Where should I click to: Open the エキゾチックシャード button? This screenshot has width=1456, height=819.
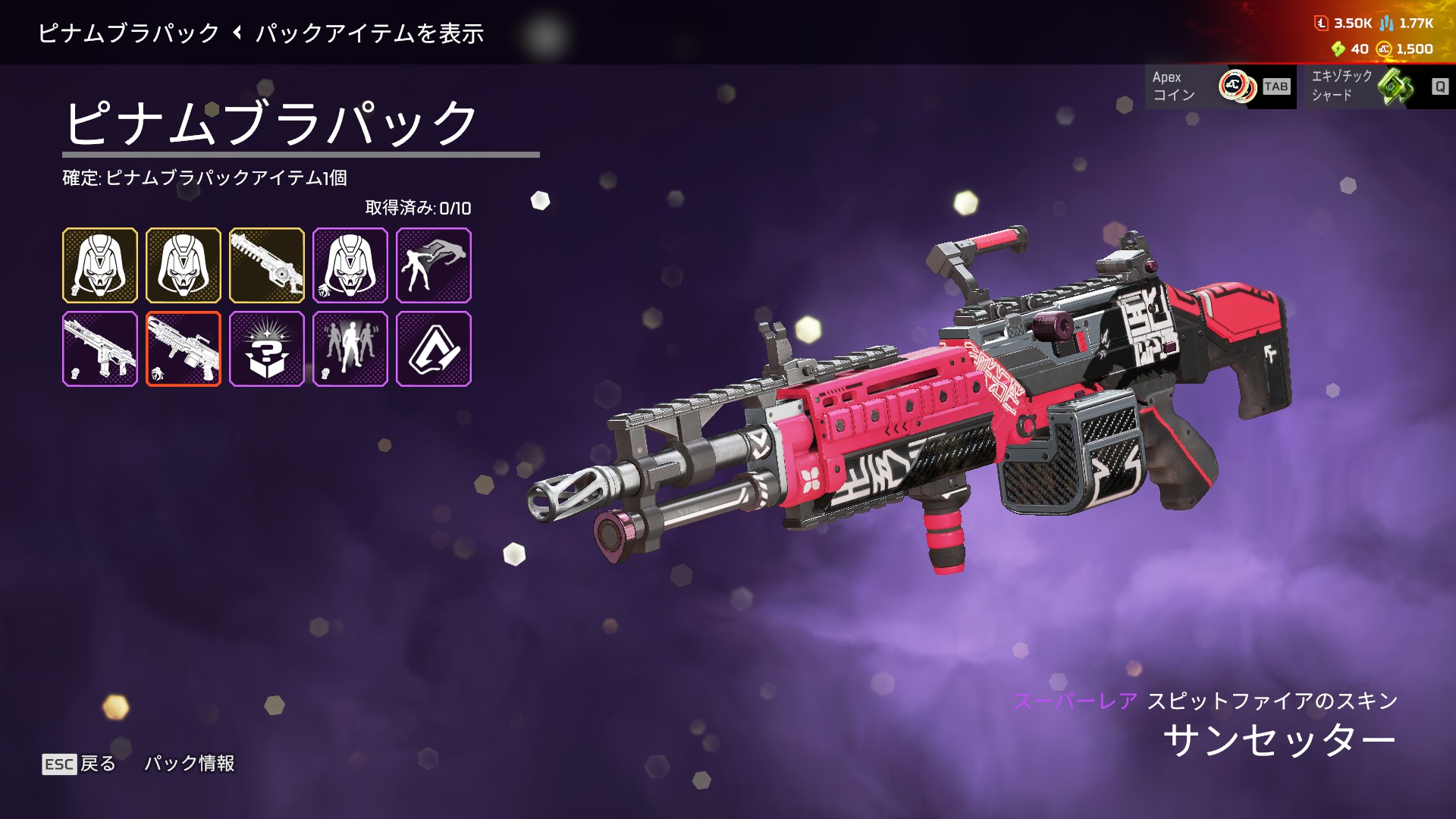point(1376,86)
